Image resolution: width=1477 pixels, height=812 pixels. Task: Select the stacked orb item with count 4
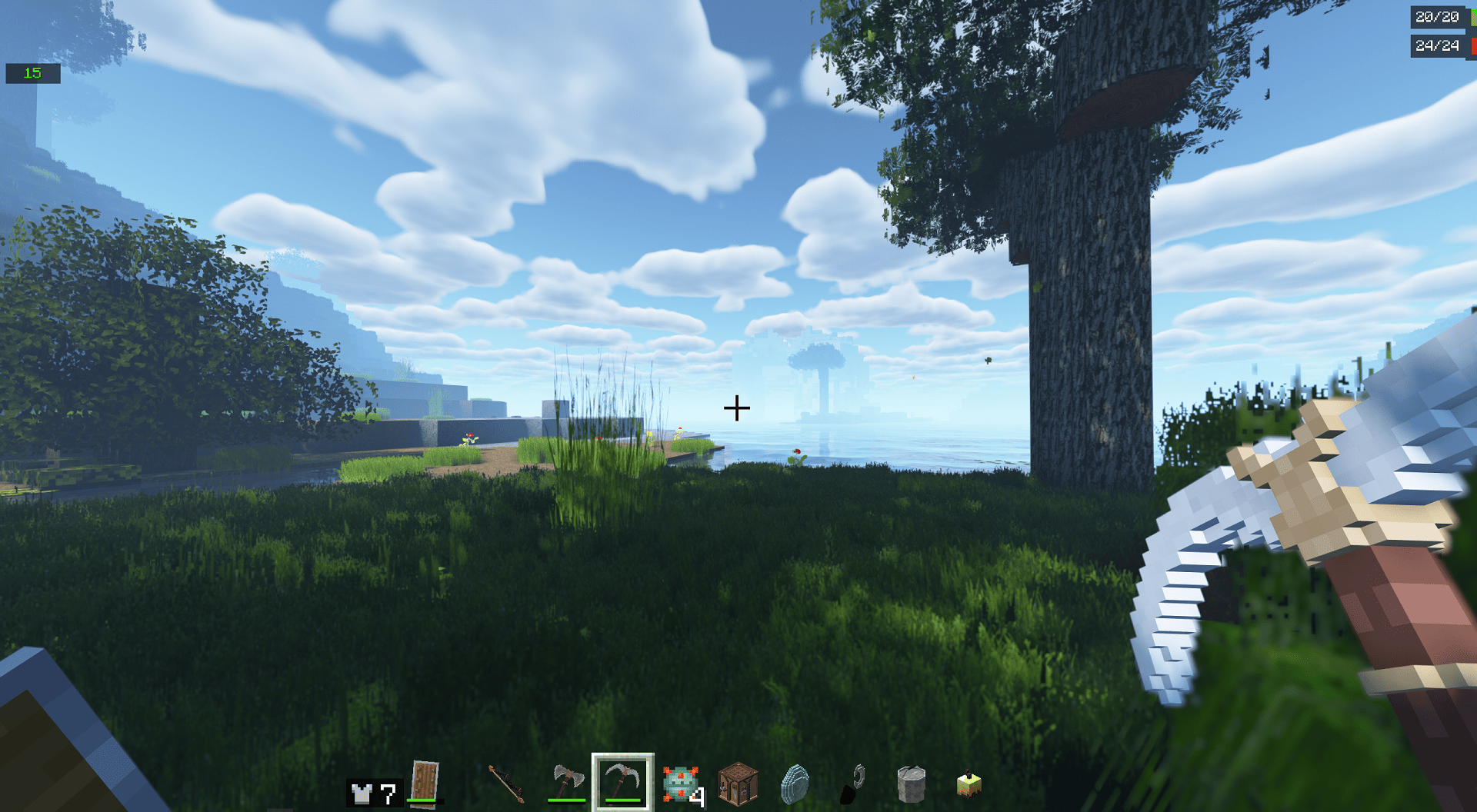pos(682,784)
